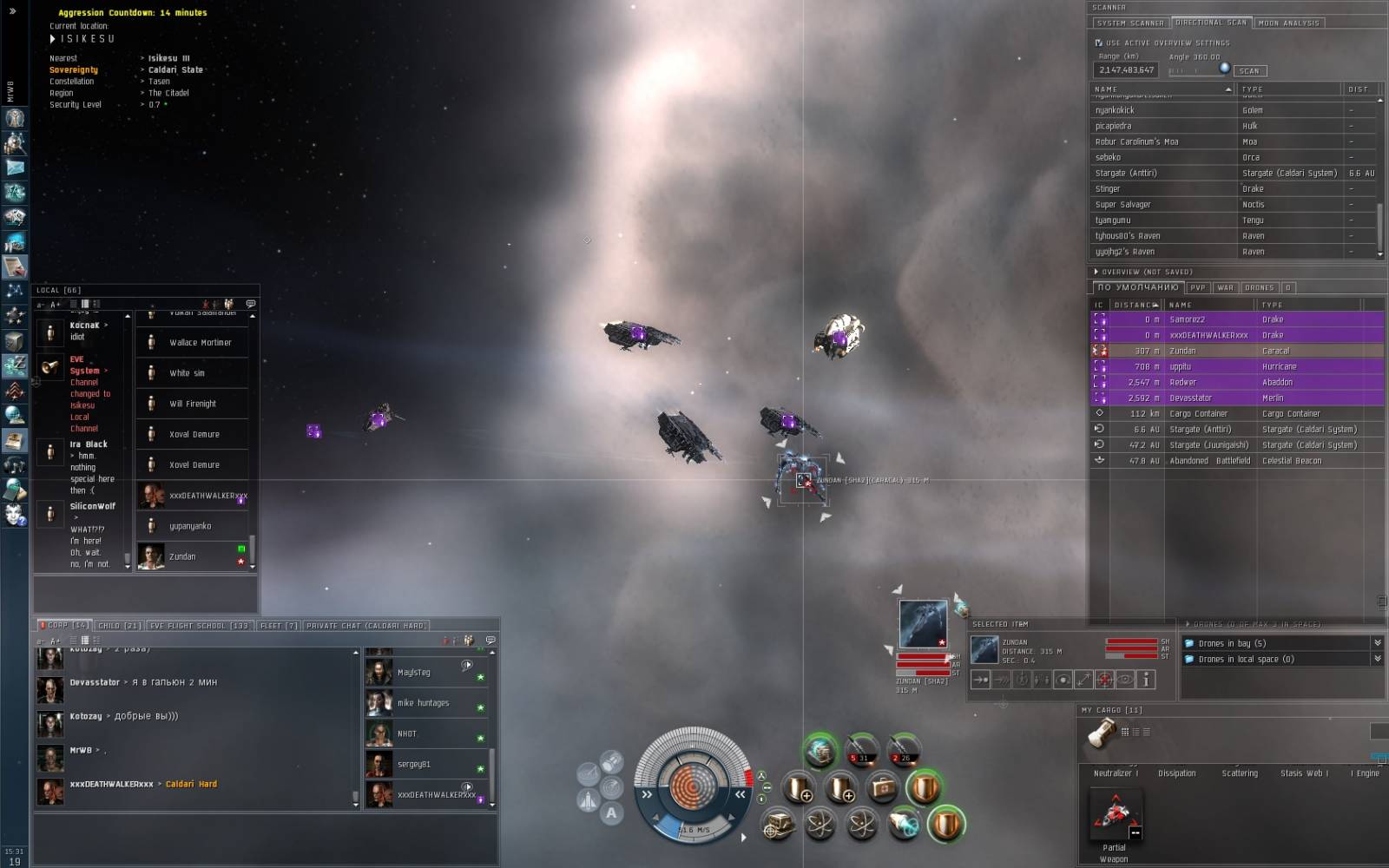Expand the Drones in bay group

[x=1377, y=643]
